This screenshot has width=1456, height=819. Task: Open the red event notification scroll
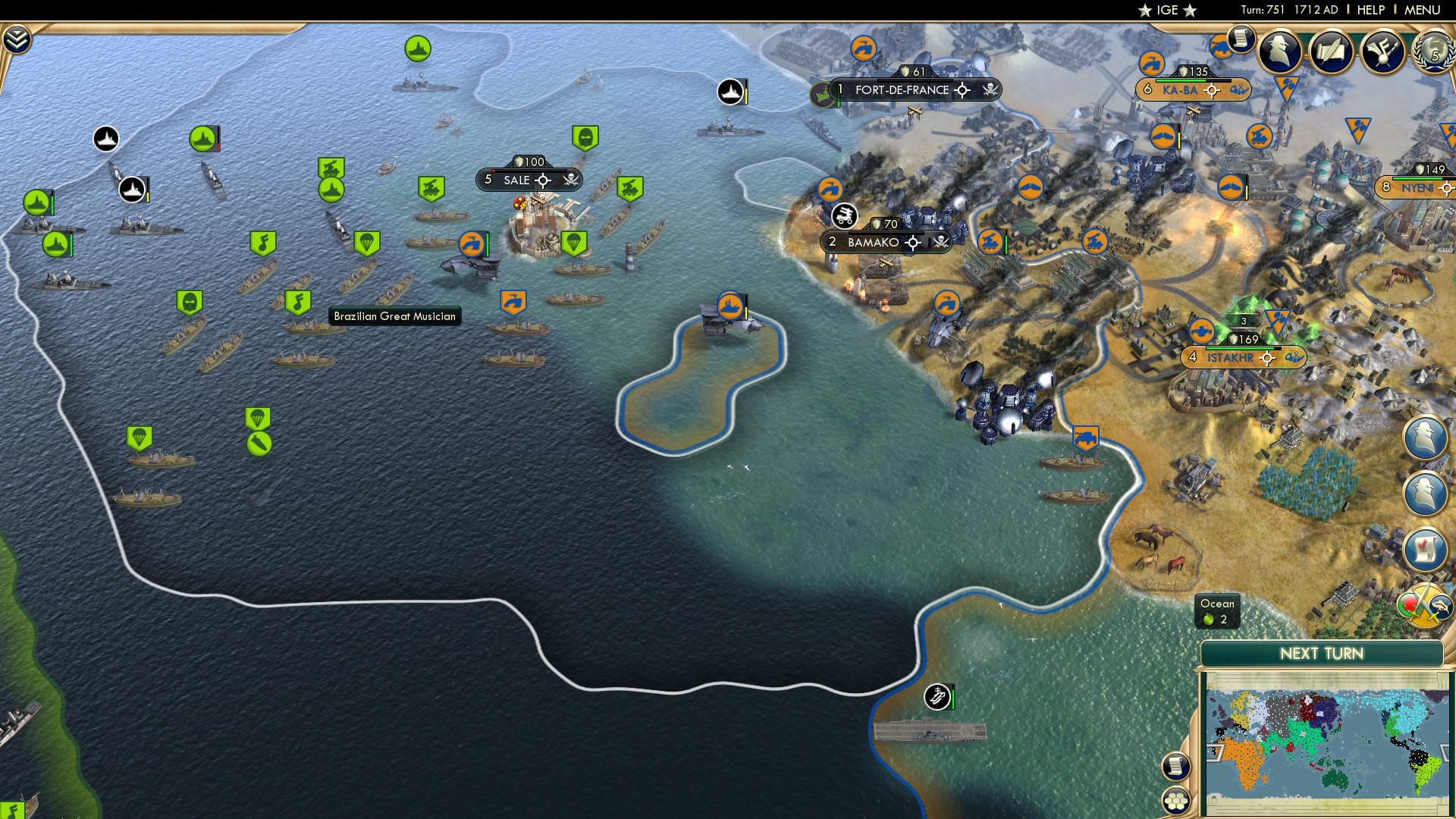pyautogui.click(x=1425, y=548)
